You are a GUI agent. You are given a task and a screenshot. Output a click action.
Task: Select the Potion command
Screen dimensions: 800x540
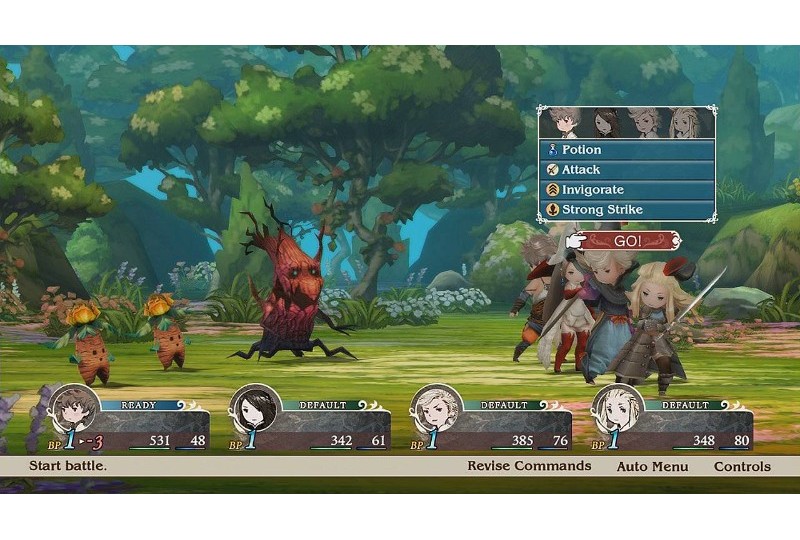pyautogui.click(x=627, y=150)
